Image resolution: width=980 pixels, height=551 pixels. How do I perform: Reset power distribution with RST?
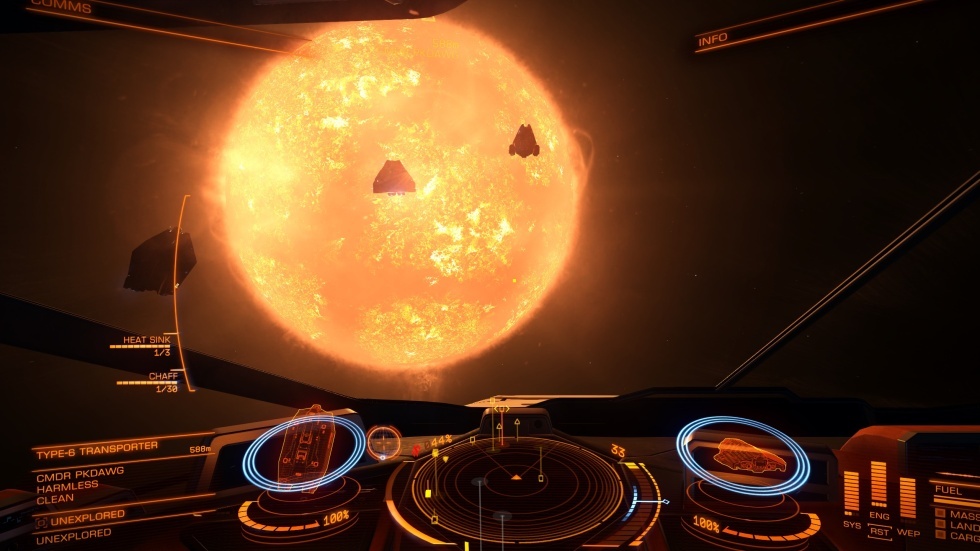879,533
